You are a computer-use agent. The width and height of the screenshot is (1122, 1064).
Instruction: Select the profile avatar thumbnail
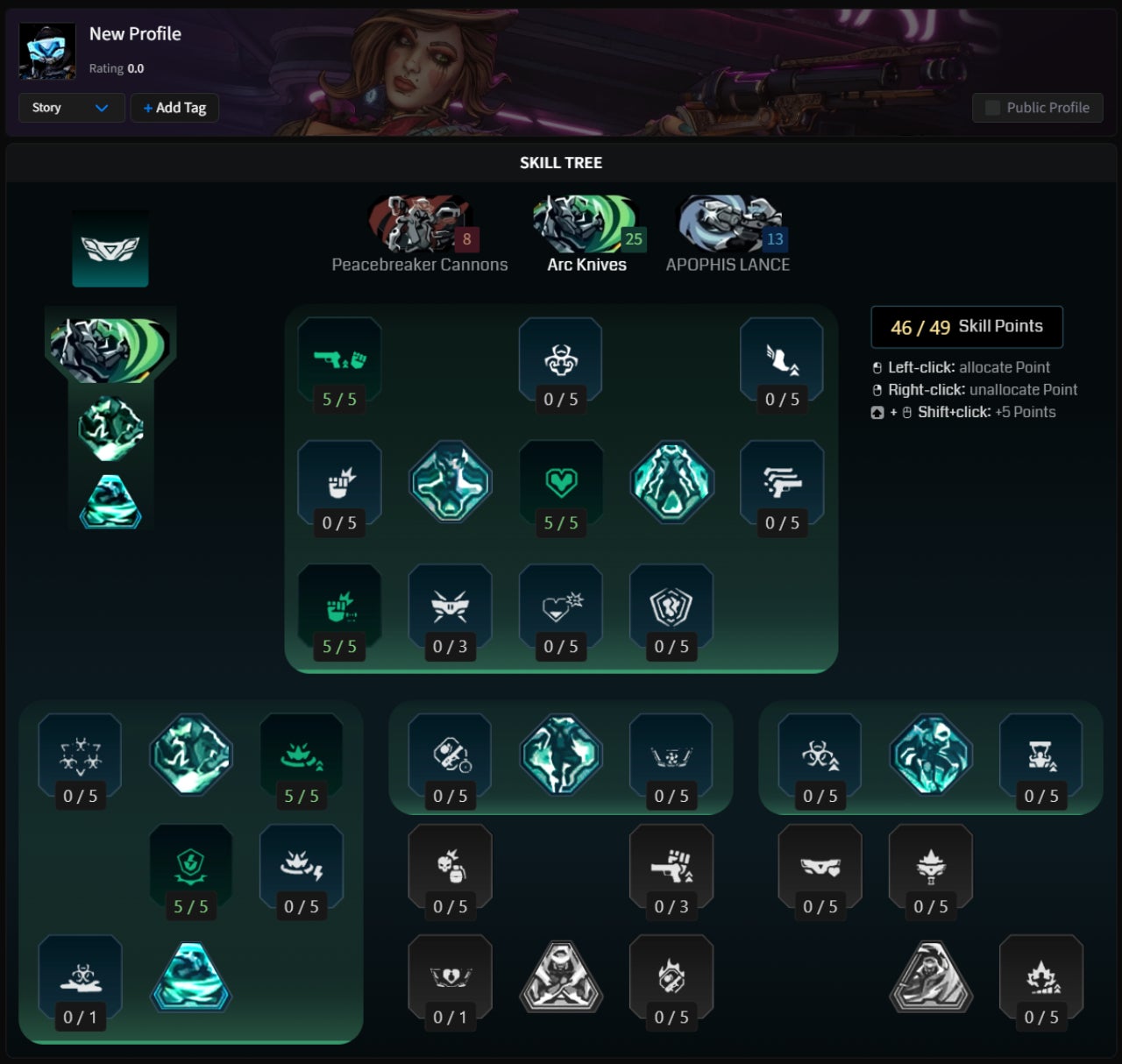(47, 52)
